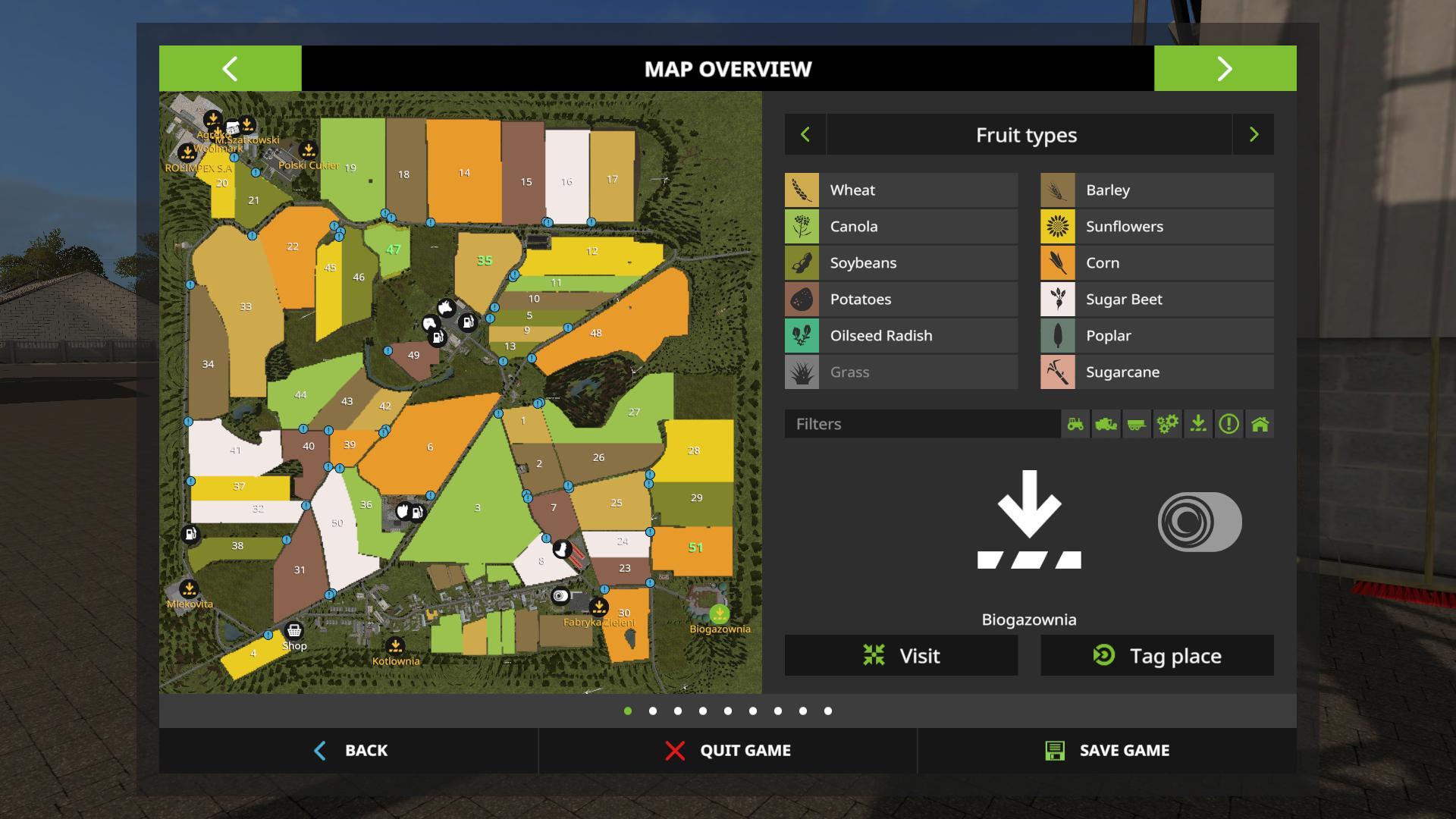
Task: Toggle the Corn fruit type
Action: [1156, 263]
